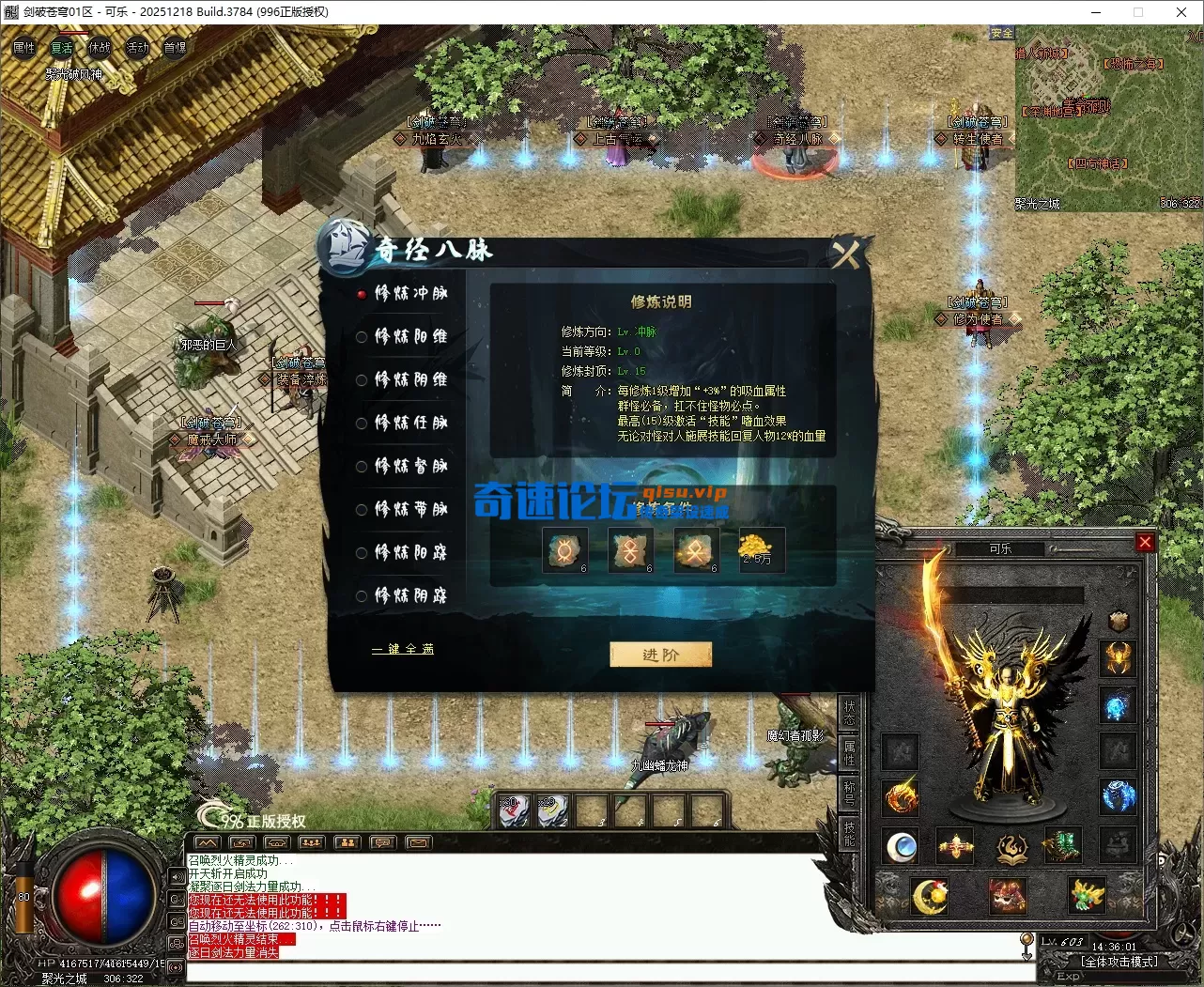This screenshot has height=987, width=1204.
Task: Click the 一键全满 link
Action: [403, 649]
